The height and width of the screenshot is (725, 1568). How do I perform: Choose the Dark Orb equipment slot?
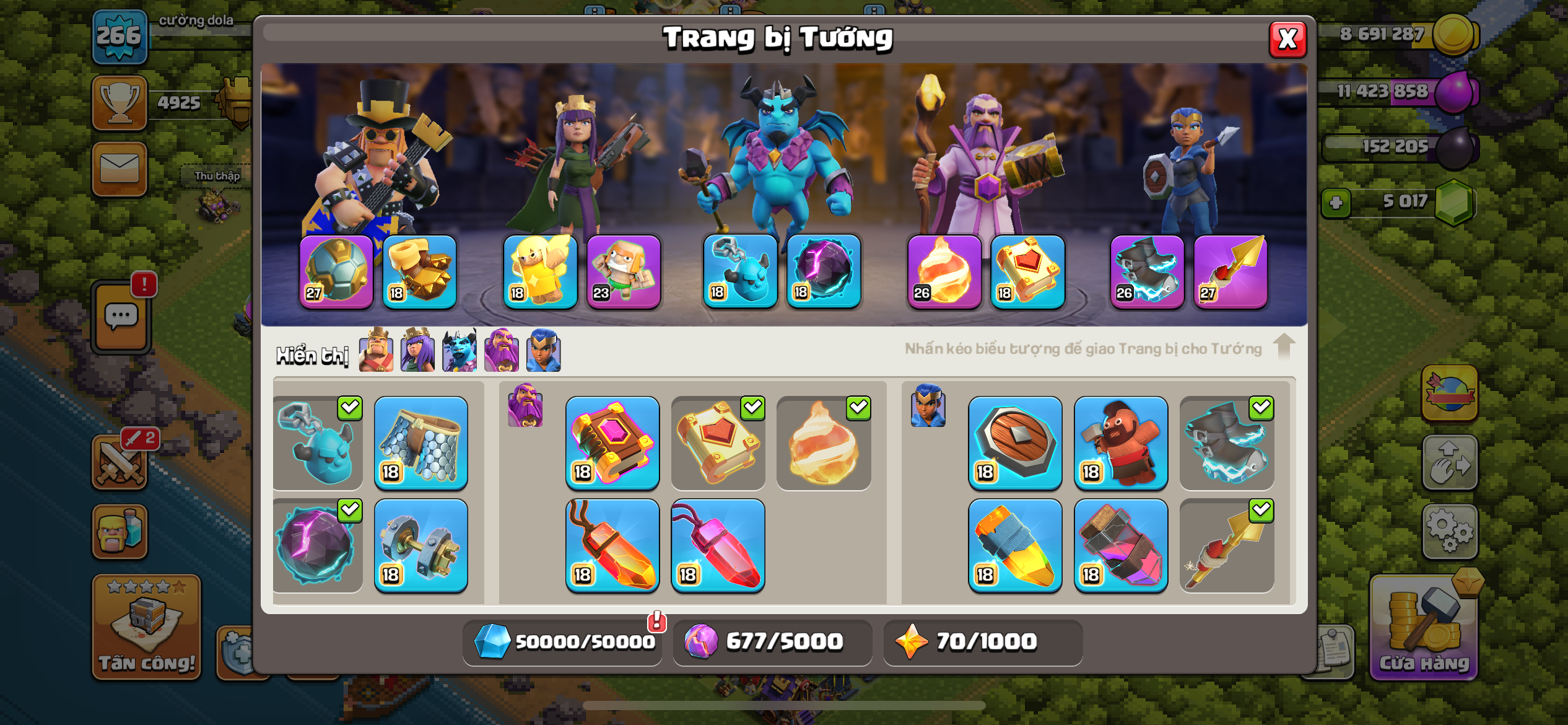point(824,271)
